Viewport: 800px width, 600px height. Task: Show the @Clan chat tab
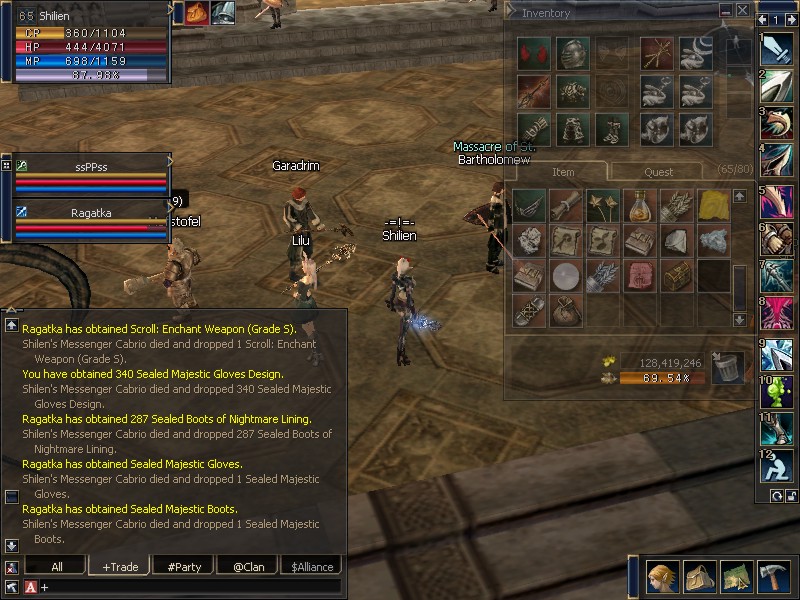pyautogui.click(x=248, y=566)
